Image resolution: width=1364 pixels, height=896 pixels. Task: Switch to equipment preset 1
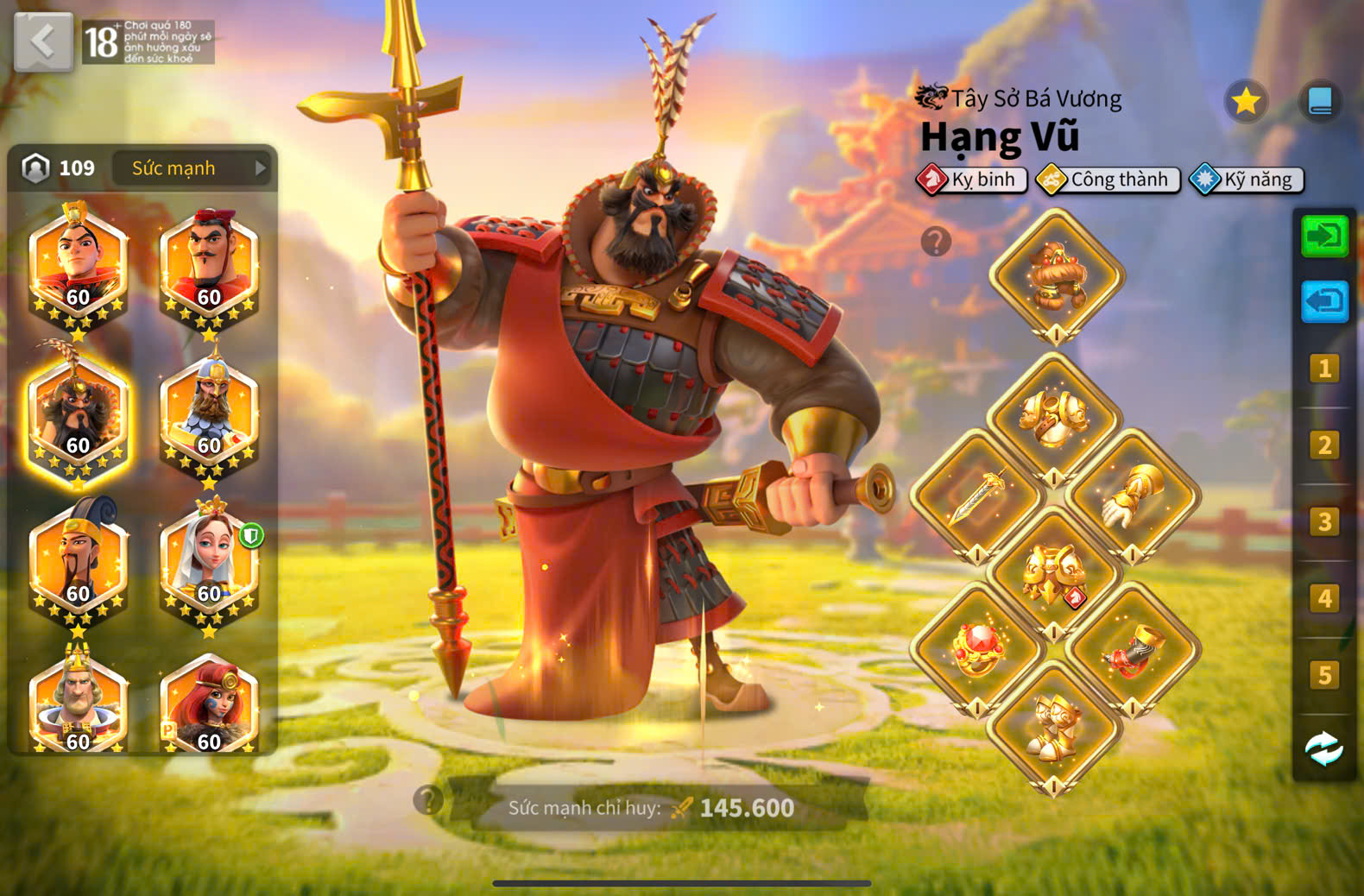1324,369
